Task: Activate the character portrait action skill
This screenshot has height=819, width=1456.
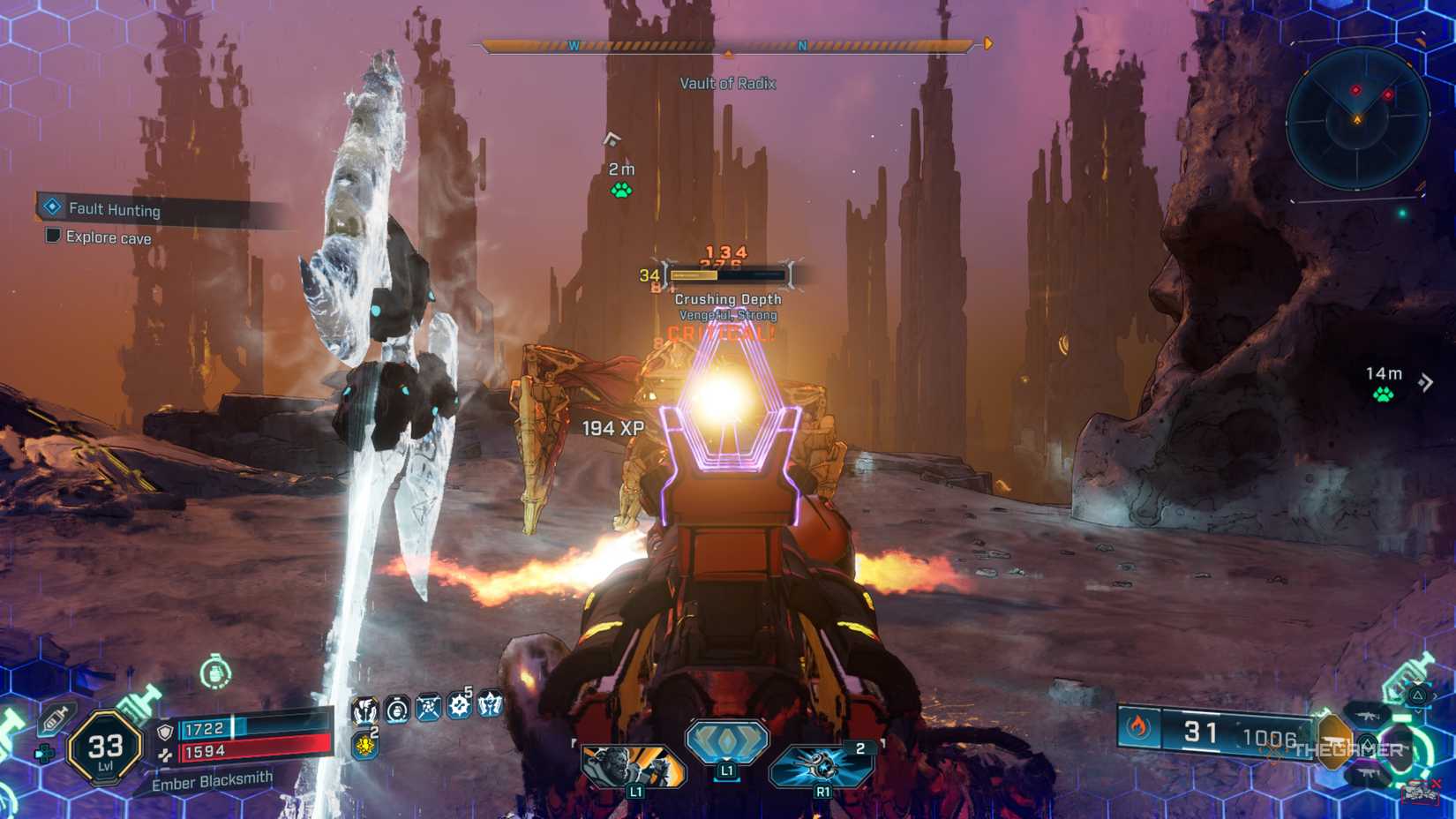Action: point(633,765)
